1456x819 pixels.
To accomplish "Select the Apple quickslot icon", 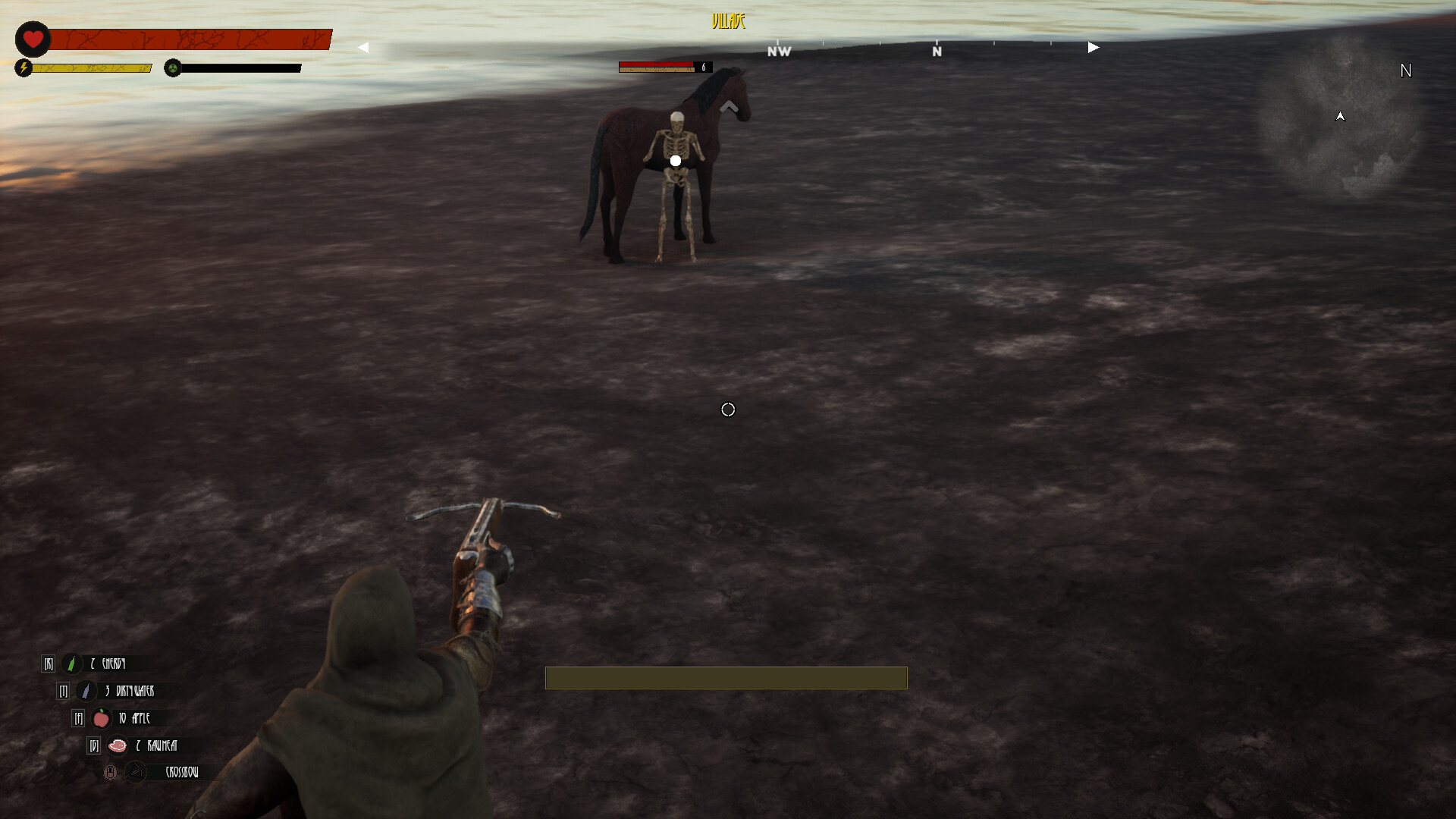I will 100,719.
